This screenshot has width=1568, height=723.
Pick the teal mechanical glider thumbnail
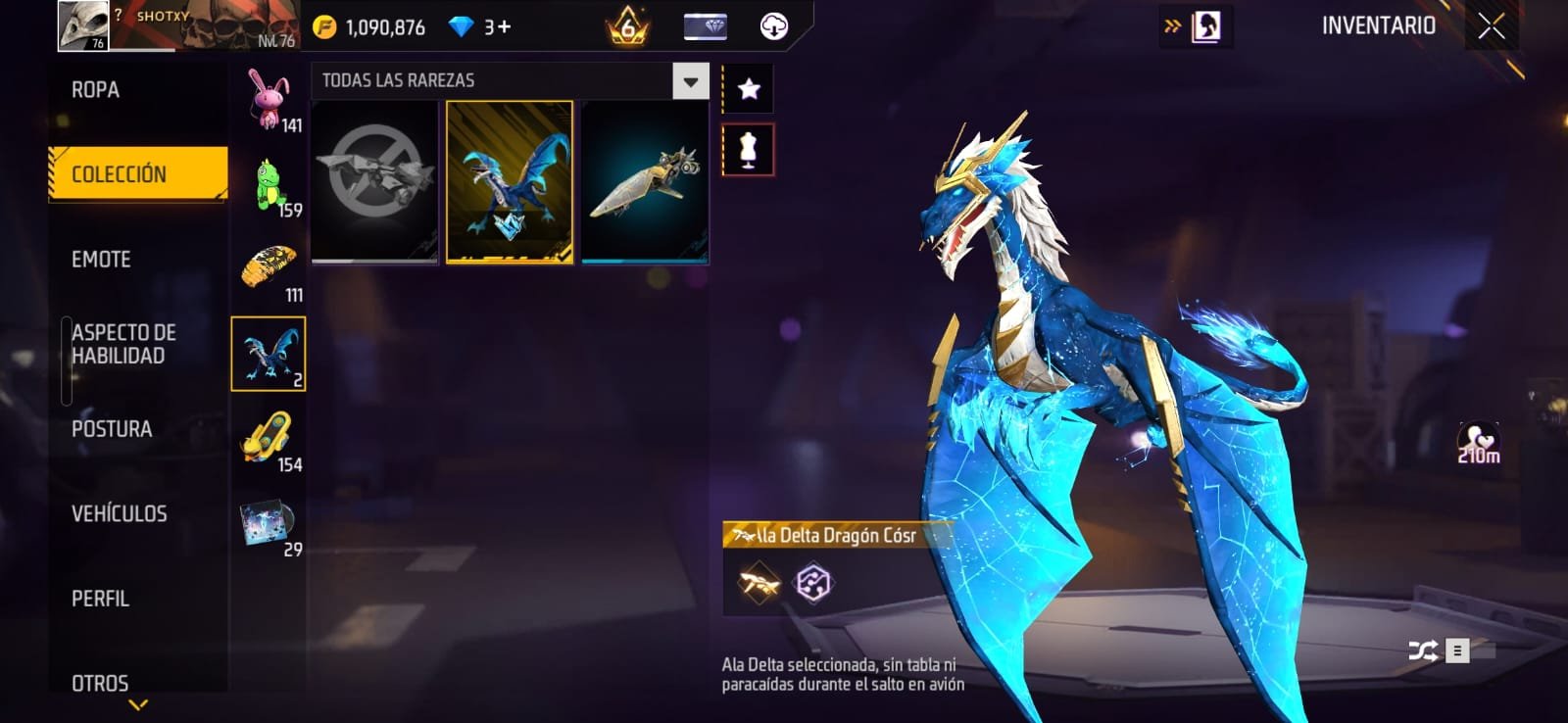[645, 182]
